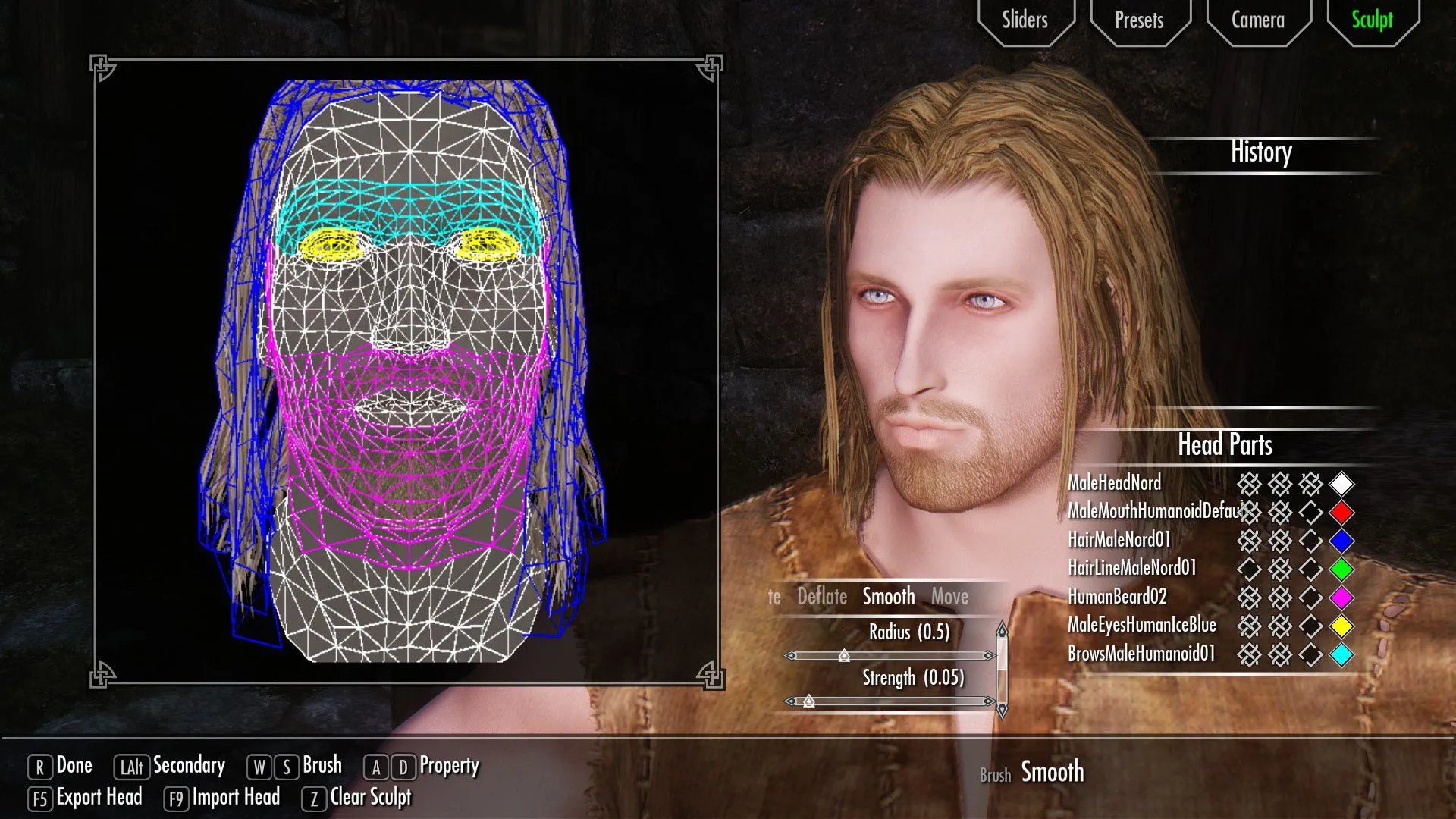Activate the Sculpt tab
Screen dimensions: 1456x819
(1372, 20)
